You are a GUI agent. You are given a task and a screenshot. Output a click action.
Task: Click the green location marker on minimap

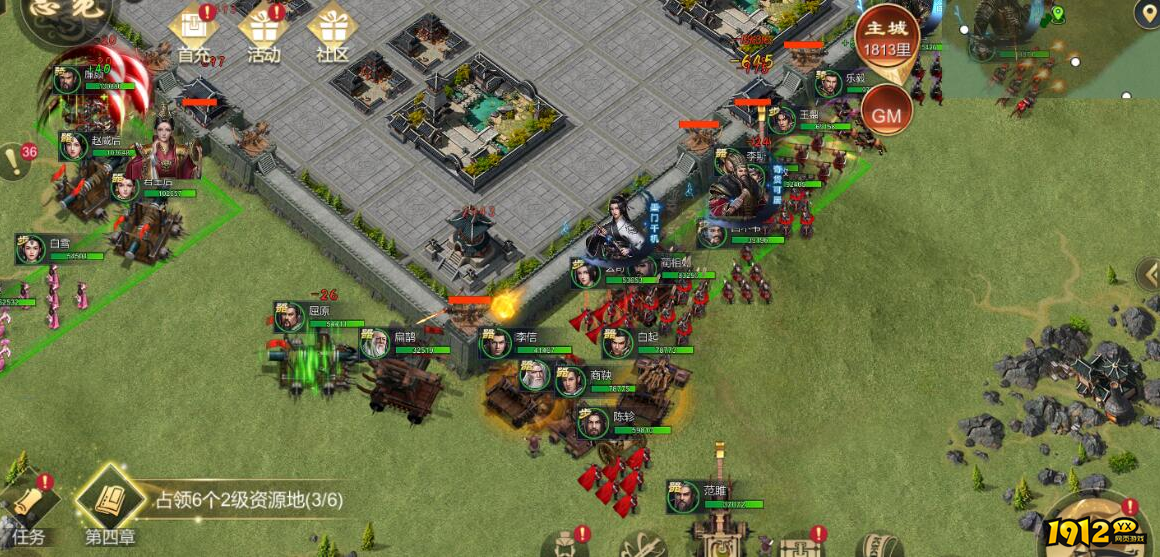[1058, 14]
